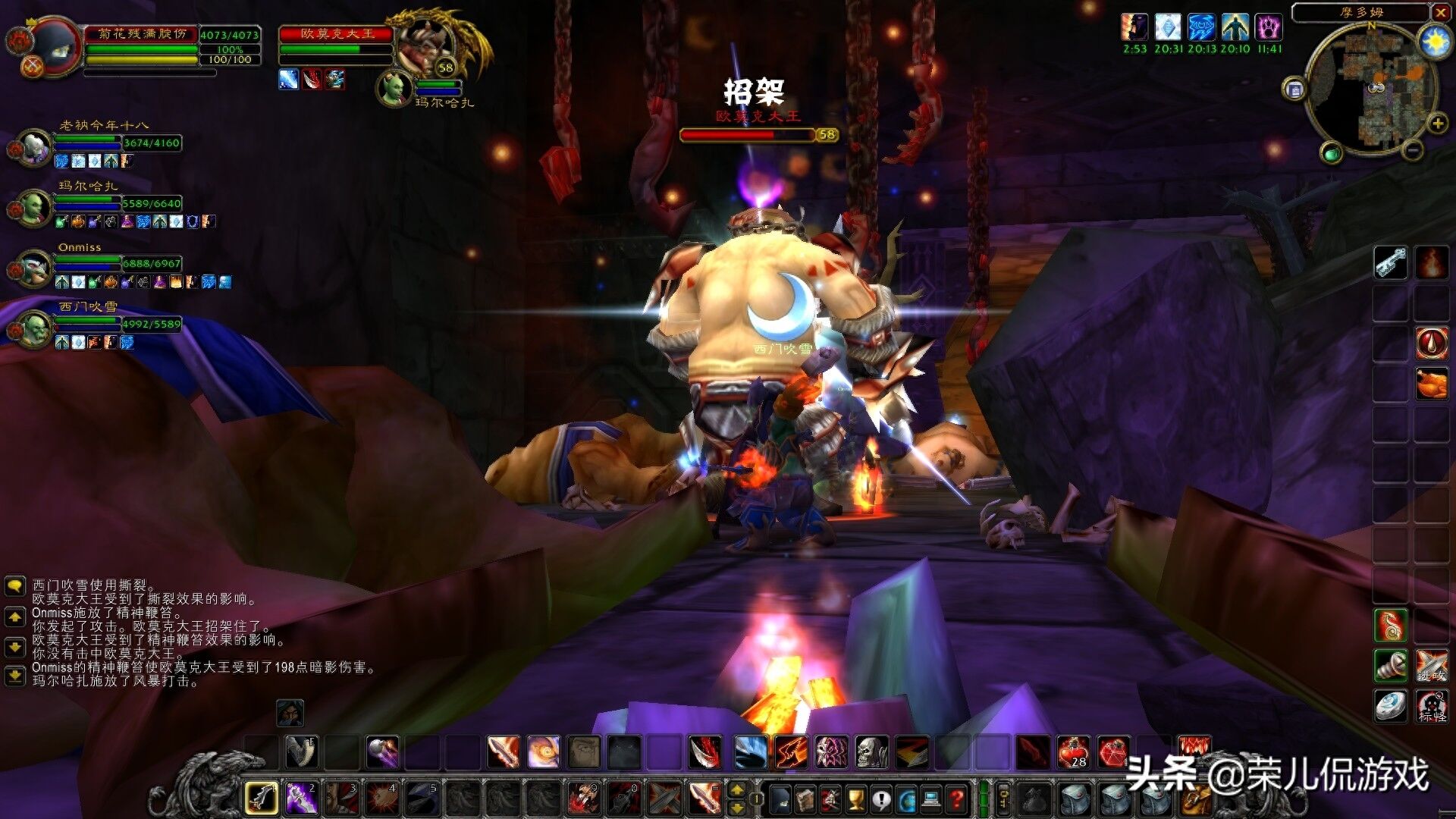Zoom out the minimap with minus button

(1411, 151)
